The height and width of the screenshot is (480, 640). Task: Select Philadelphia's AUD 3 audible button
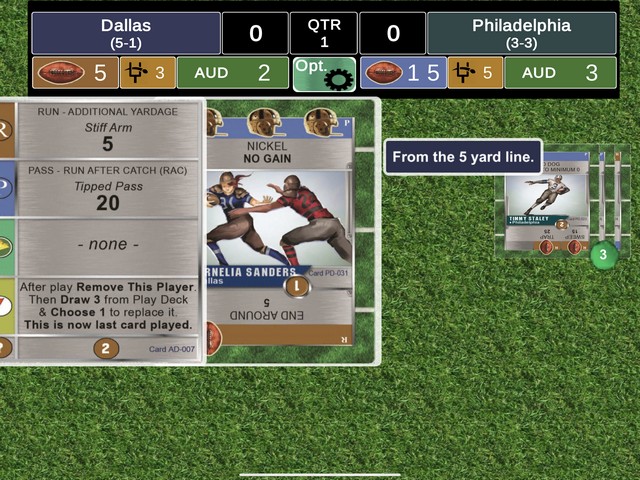(x=559, y=73)
